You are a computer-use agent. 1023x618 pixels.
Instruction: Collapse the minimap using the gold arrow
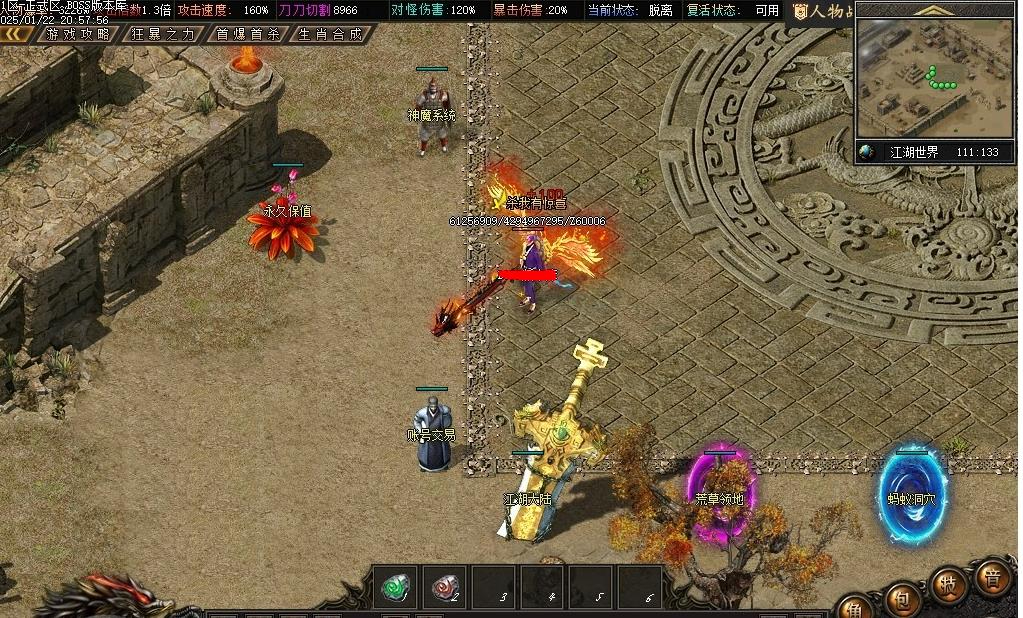point(936,10)
